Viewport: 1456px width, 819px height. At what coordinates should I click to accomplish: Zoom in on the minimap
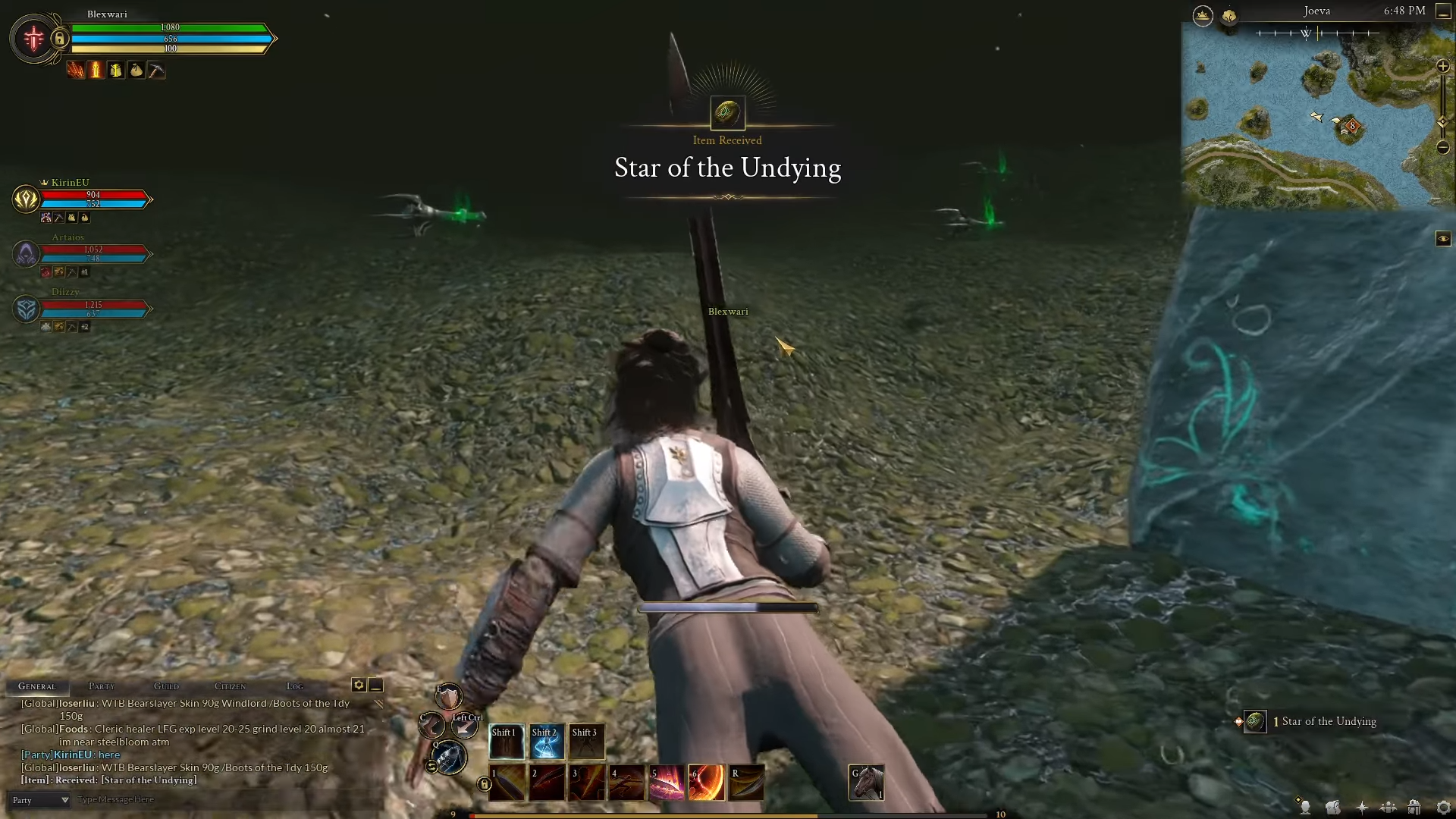coord(1442,67)
